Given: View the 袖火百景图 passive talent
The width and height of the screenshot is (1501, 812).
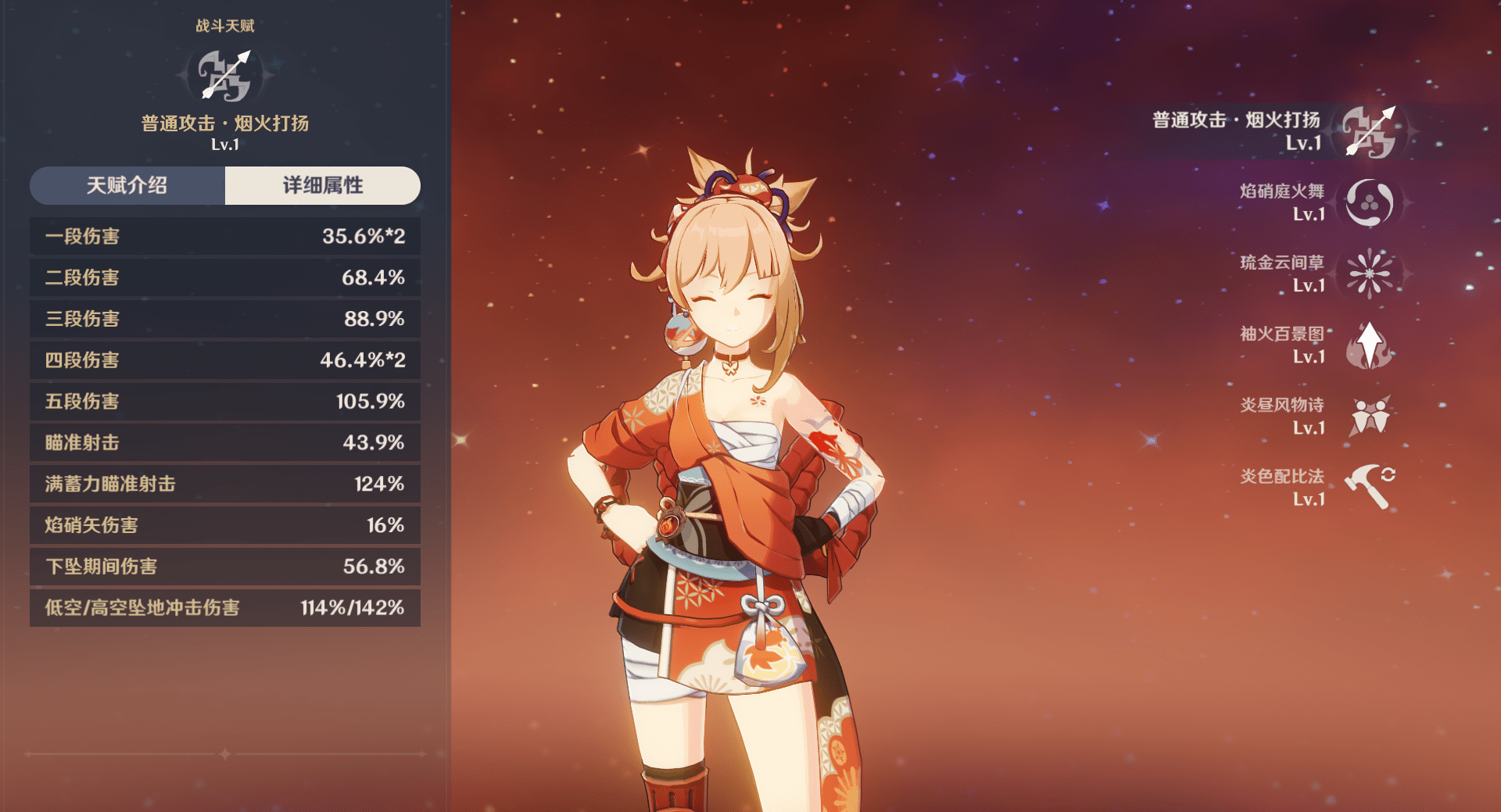Looking at the screenshot, I should (1369, 345).
